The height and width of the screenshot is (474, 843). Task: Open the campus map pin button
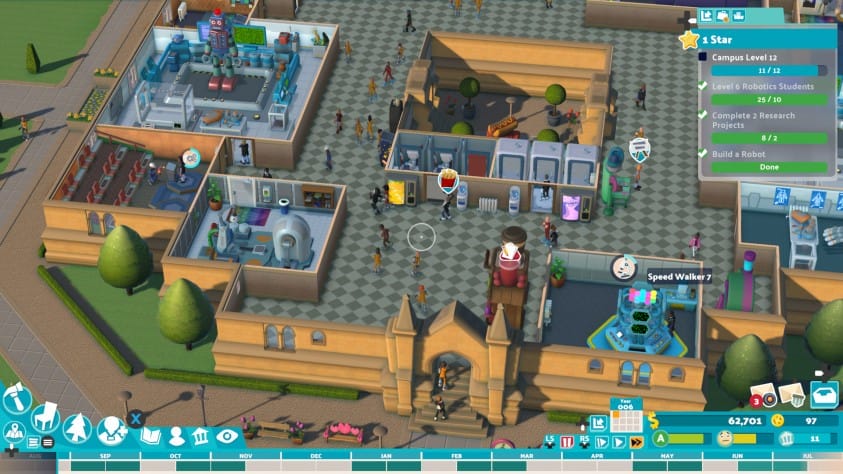click(x=15, y=433)
